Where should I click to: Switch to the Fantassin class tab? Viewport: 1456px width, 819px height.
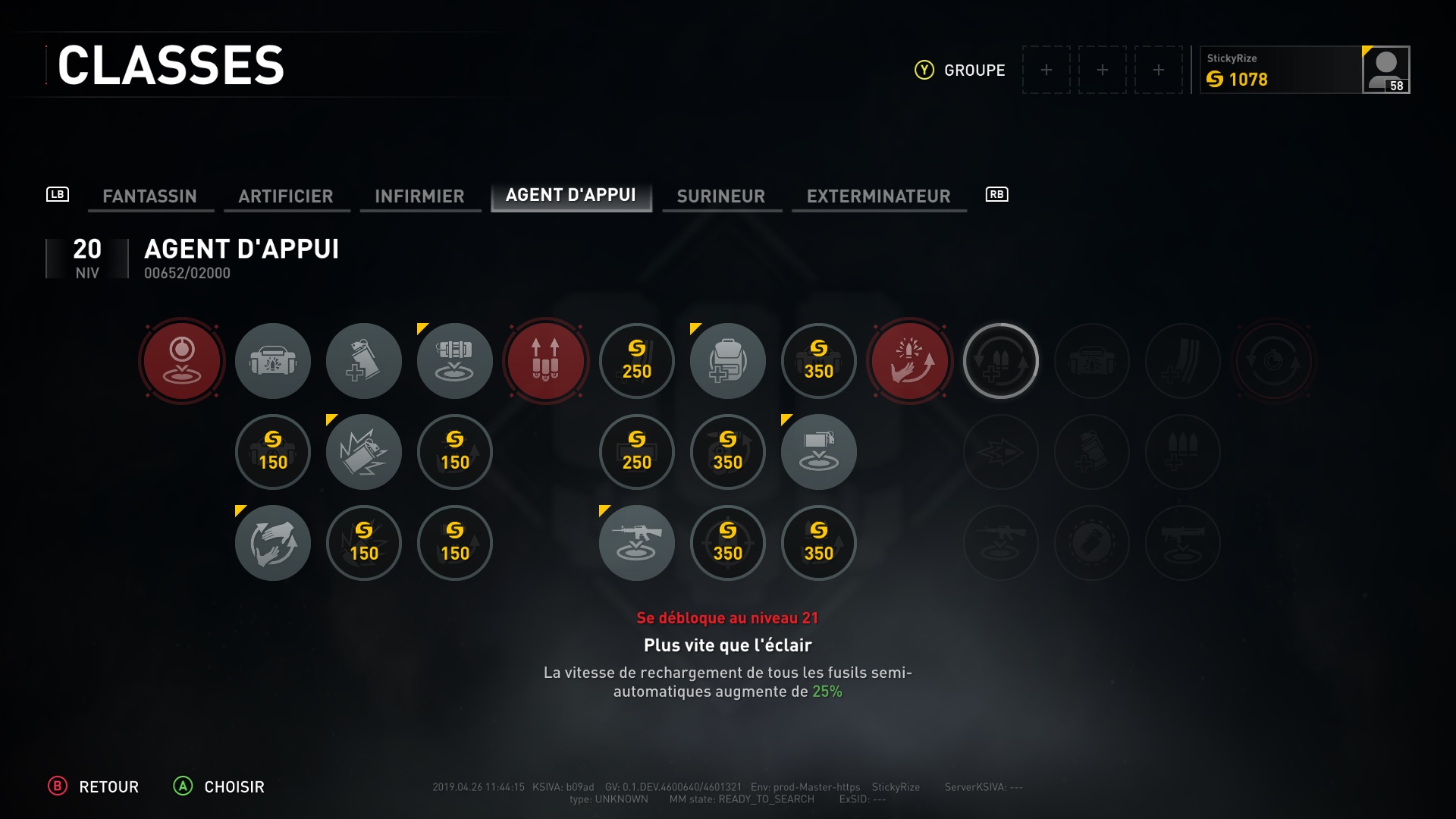click(x=149, y=196)
